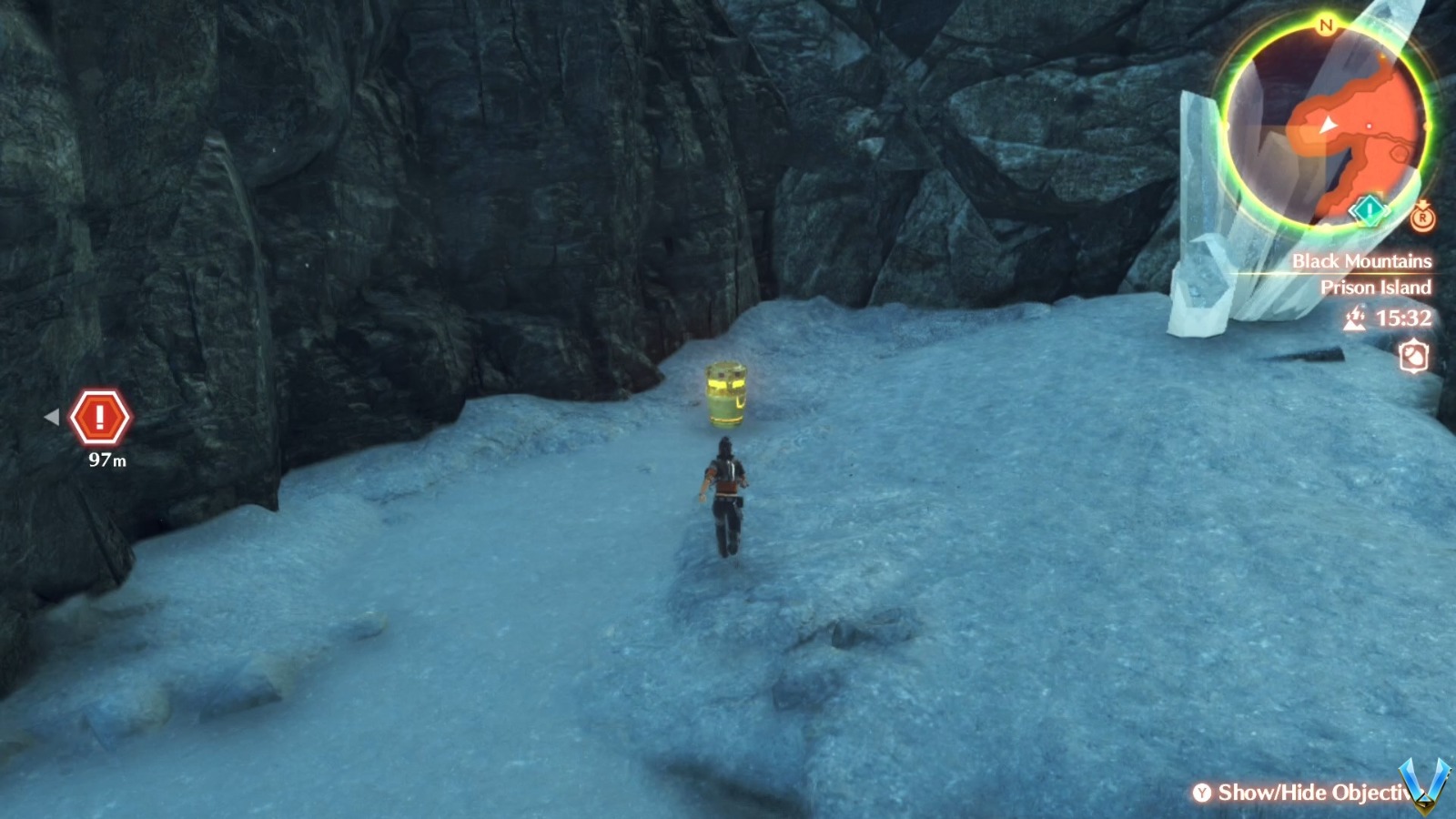1456x819 pixels.
Task: Click the player position arrow on minimap
Action: coord(1330,125)
